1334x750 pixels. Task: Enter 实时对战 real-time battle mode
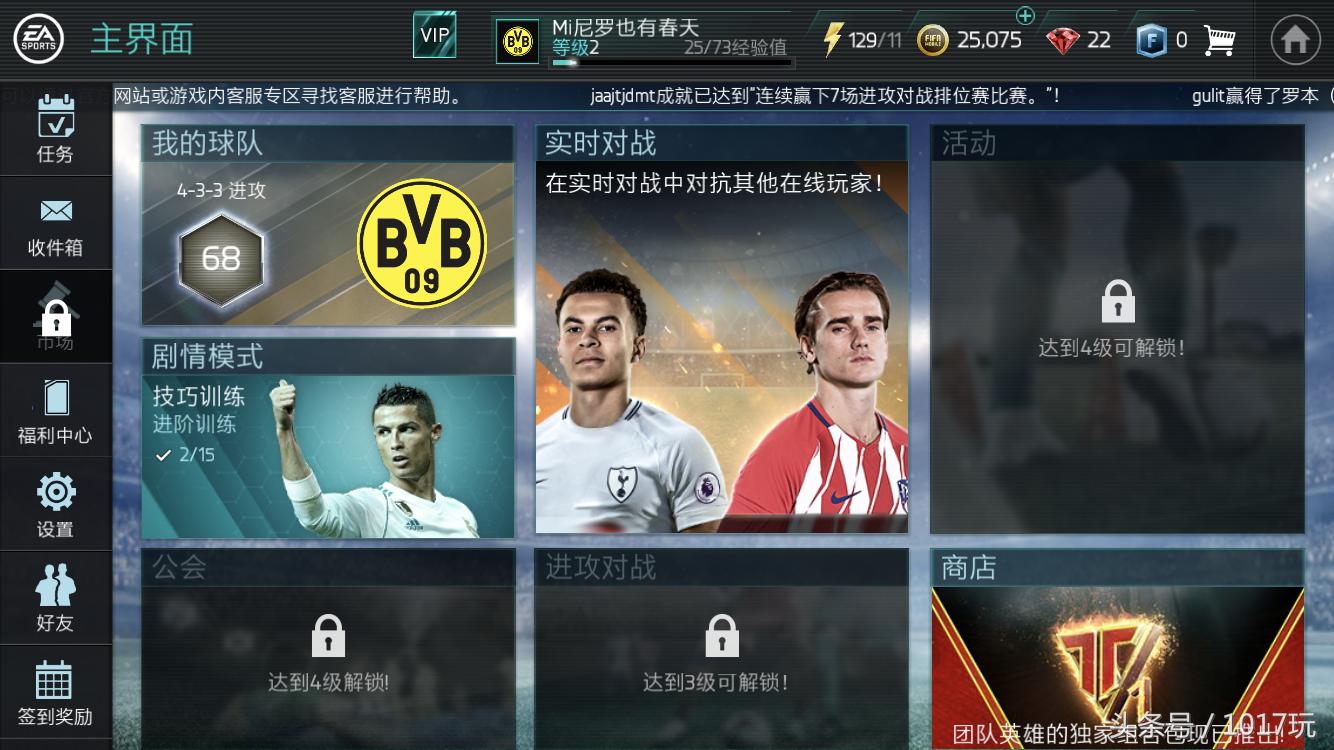pyautogui.click(x=722, y=330)
